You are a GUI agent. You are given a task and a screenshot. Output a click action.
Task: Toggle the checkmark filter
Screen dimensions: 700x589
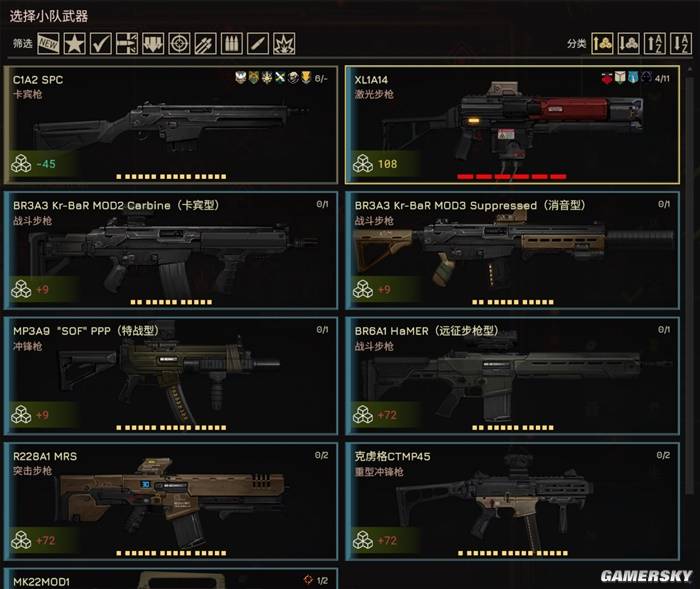(101, 43)
